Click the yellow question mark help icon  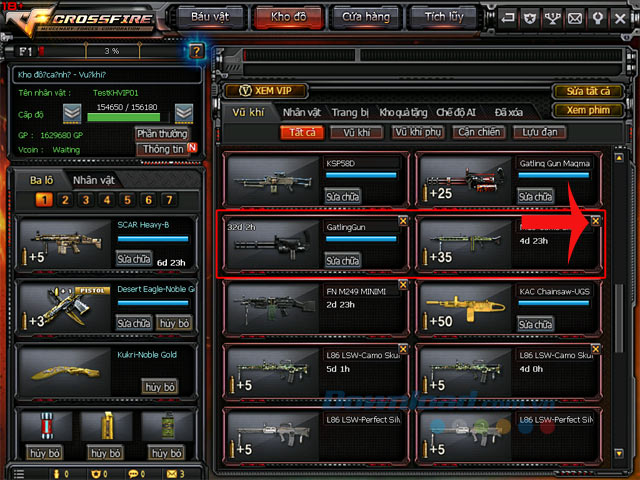[196, 50]
